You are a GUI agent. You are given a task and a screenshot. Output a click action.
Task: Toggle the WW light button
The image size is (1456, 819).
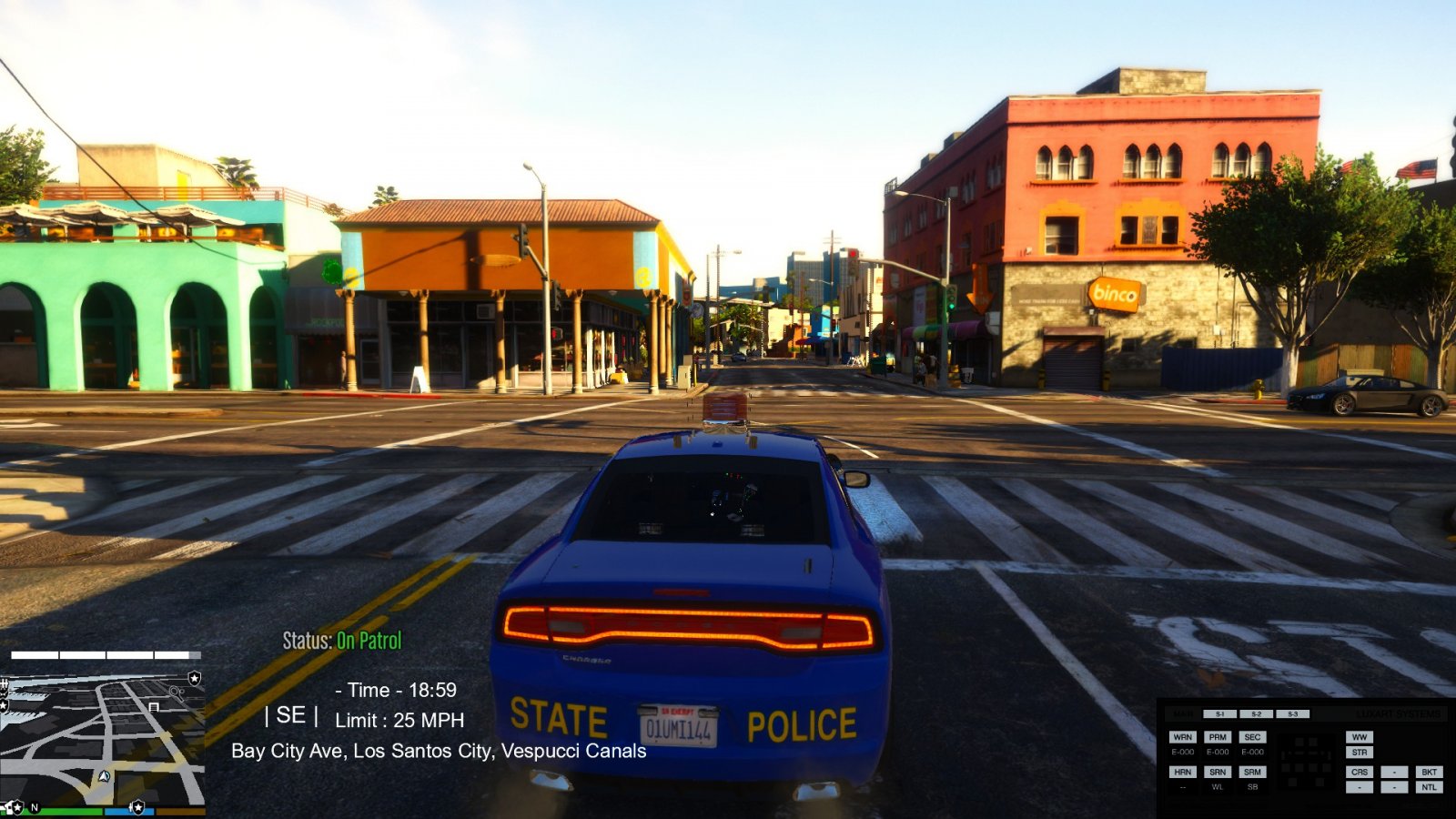tap(1360, 737)
